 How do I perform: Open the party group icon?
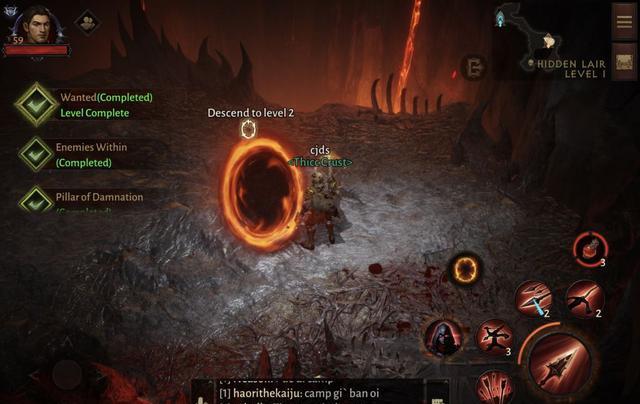(87, 22)
